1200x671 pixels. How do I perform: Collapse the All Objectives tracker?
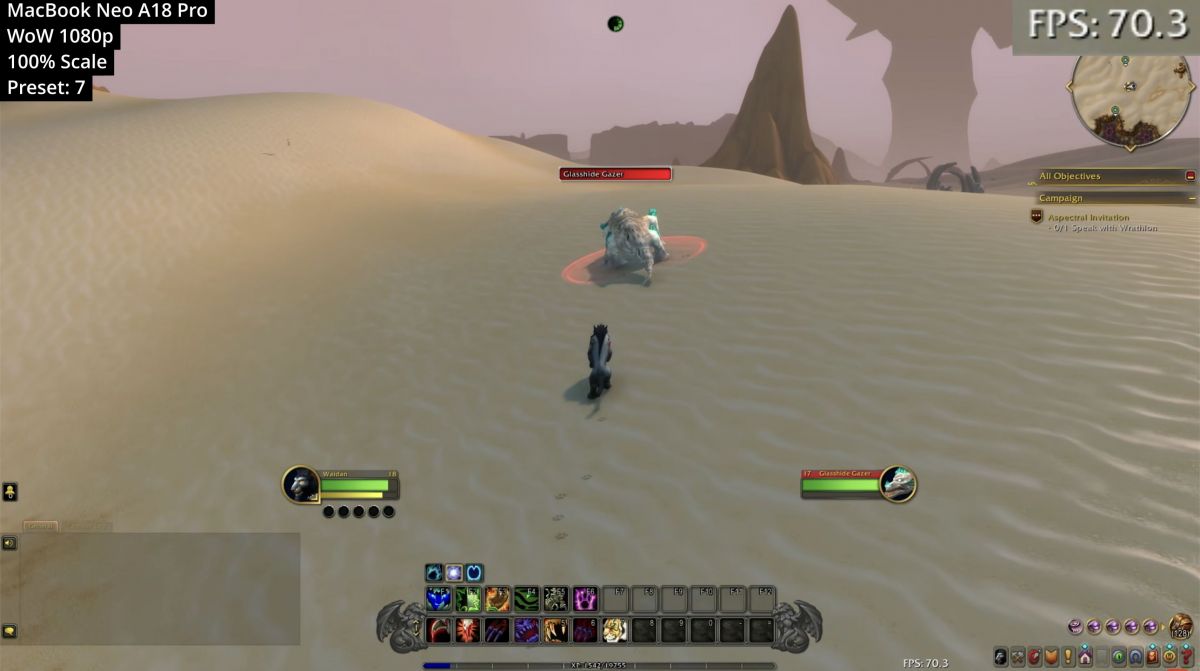click(1190, 176)
